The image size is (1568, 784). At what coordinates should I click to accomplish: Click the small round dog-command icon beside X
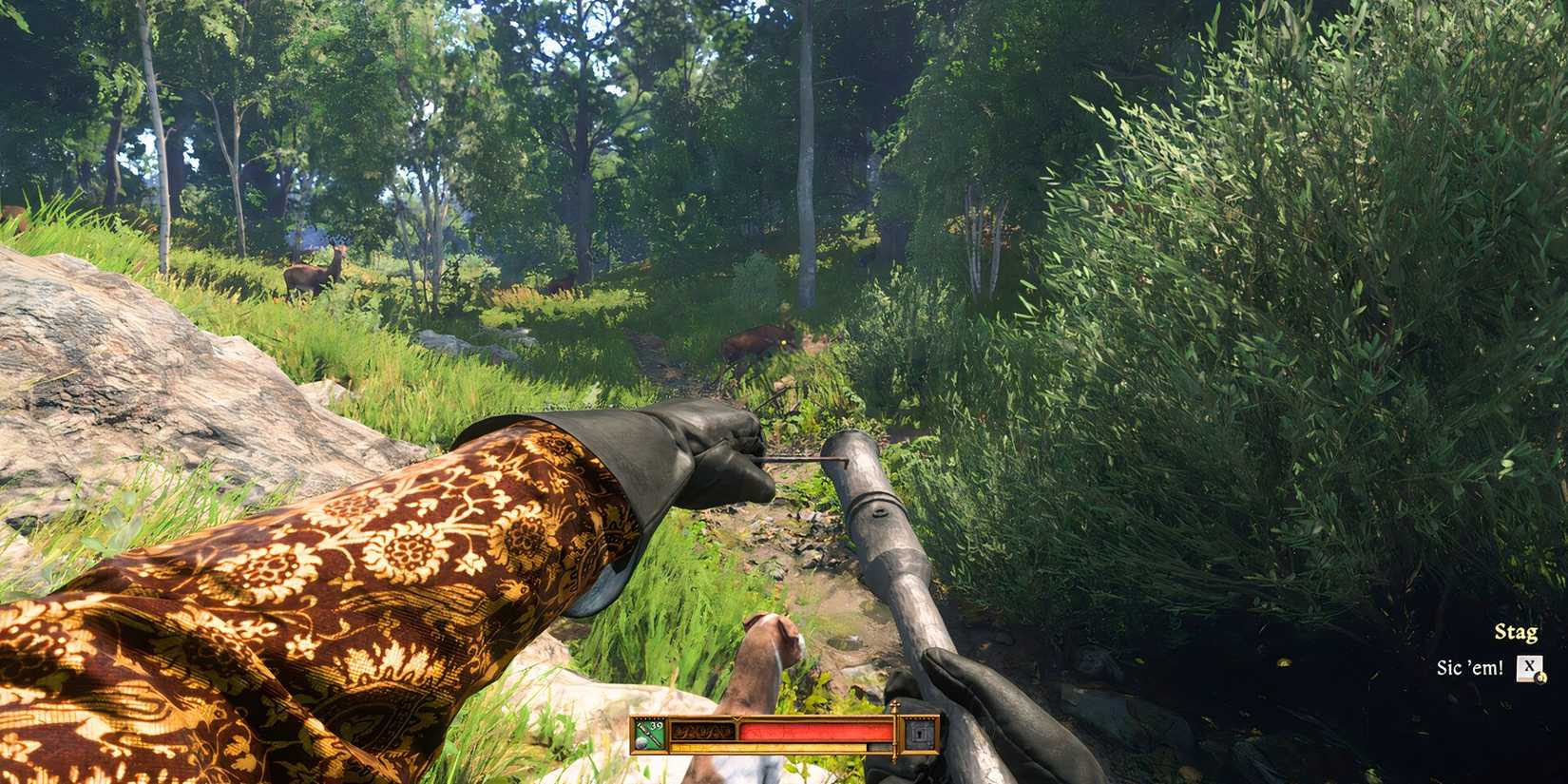pos(1540,679)
